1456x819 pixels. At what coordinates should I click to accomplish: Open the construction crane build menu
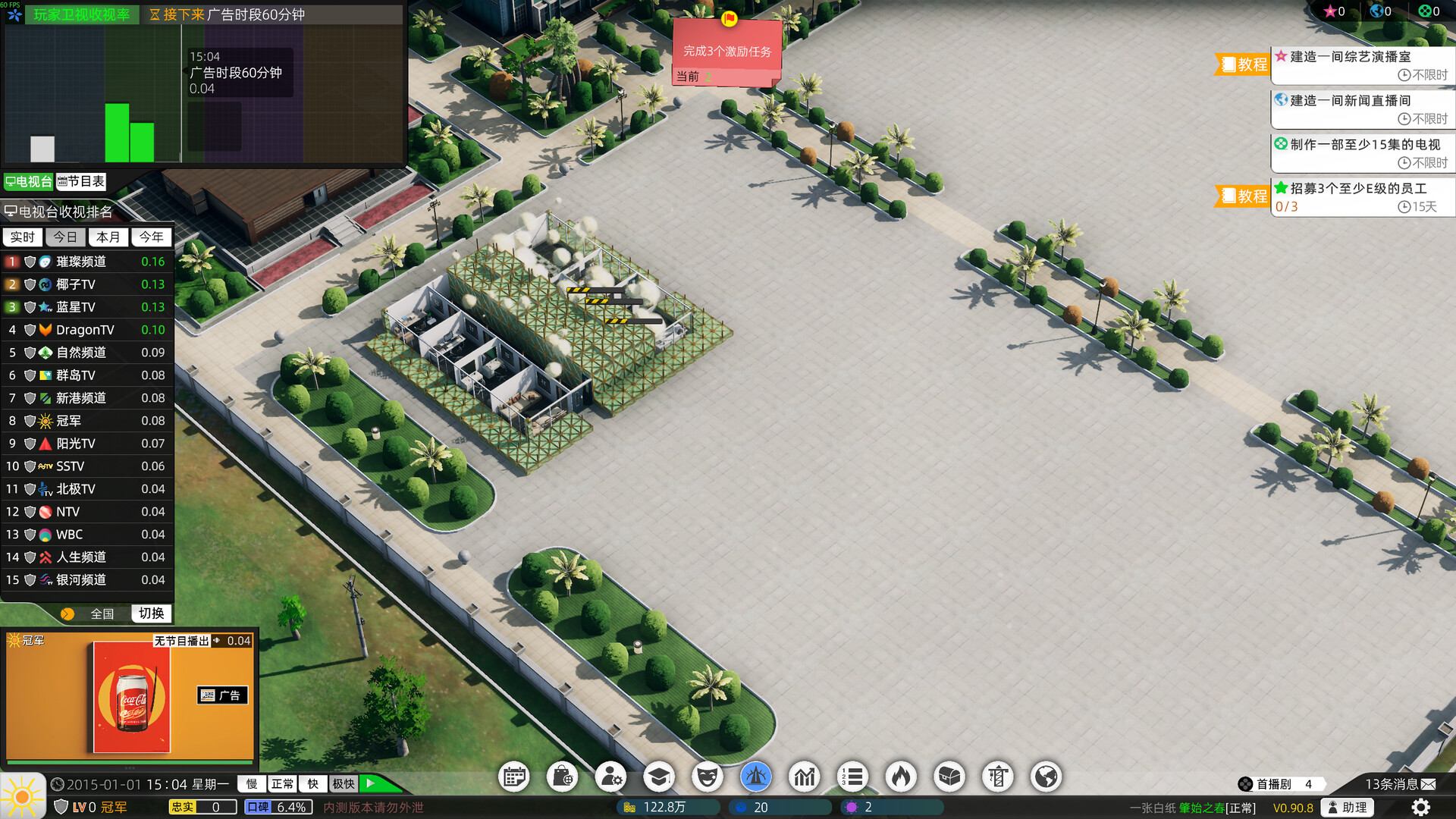pyautogui.click(x=998, y=777)
